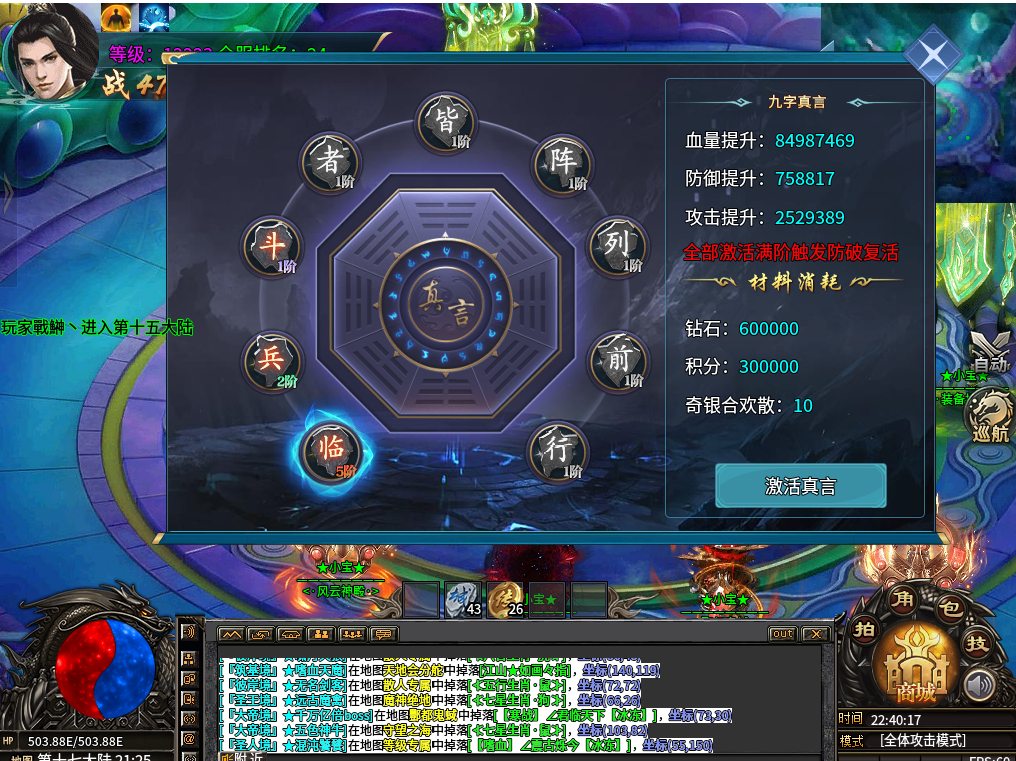Choose the 斗 mantra rune
This screenshot has width=1016, height=761.
[x=272, y=247]
